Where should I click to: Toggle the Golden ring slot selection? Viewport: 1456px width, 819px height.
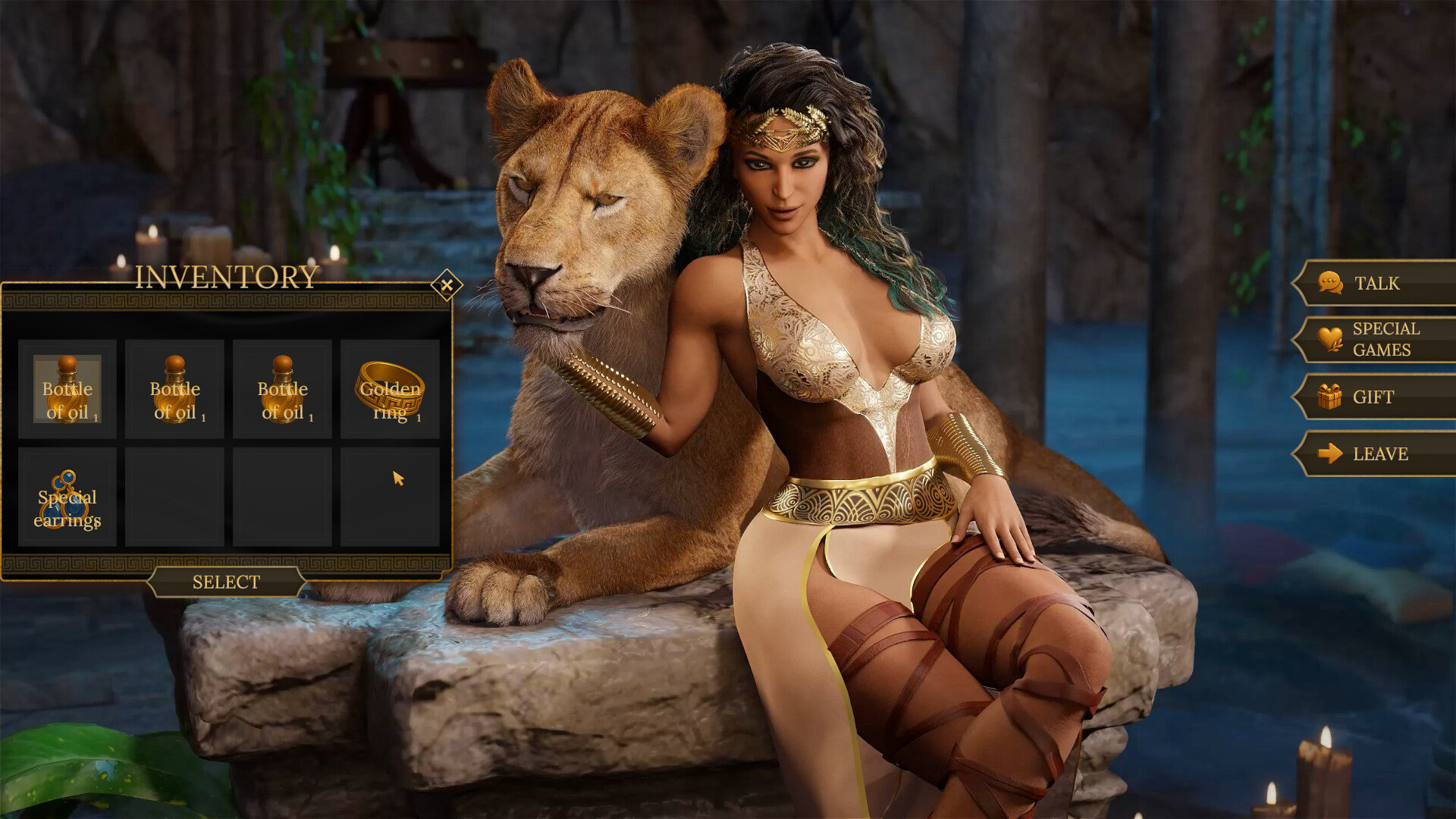[389, 391]
